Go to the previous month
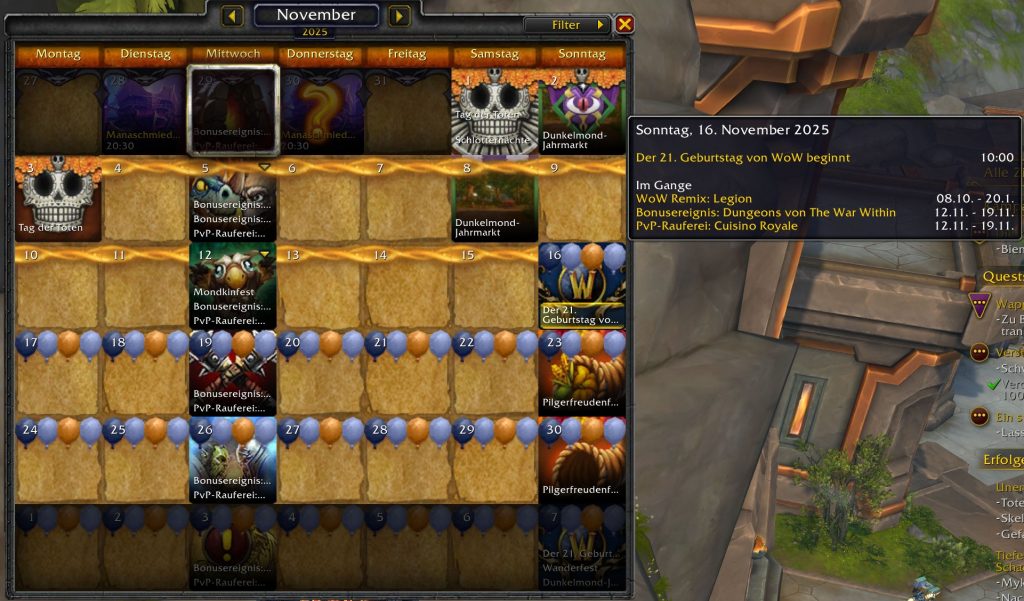The height and width of the screenshot is (601, 1024). [x=233, y=16]
